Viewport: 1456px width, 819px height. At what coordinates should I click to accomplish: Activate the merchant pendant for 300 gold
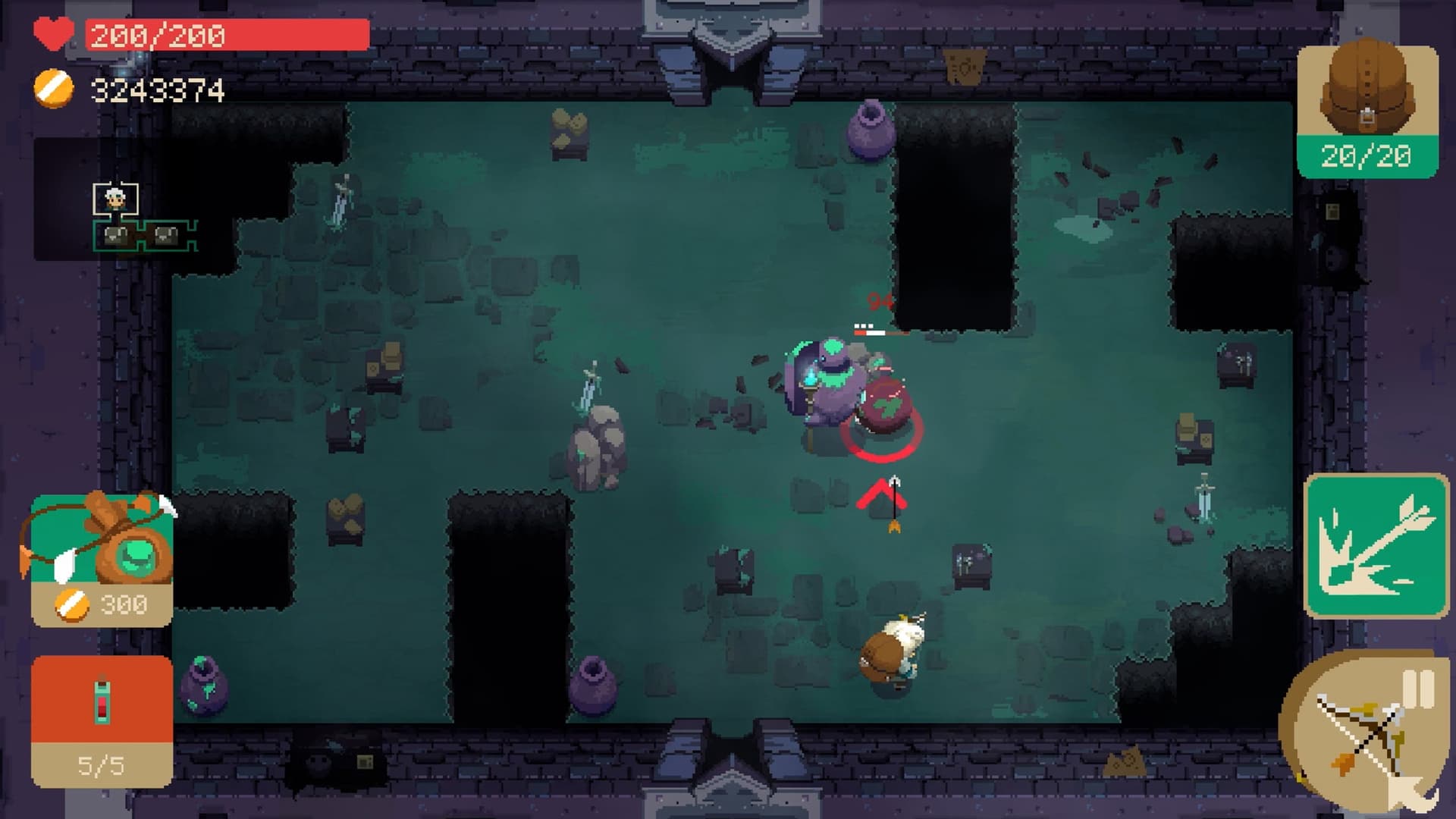[102, 560]
